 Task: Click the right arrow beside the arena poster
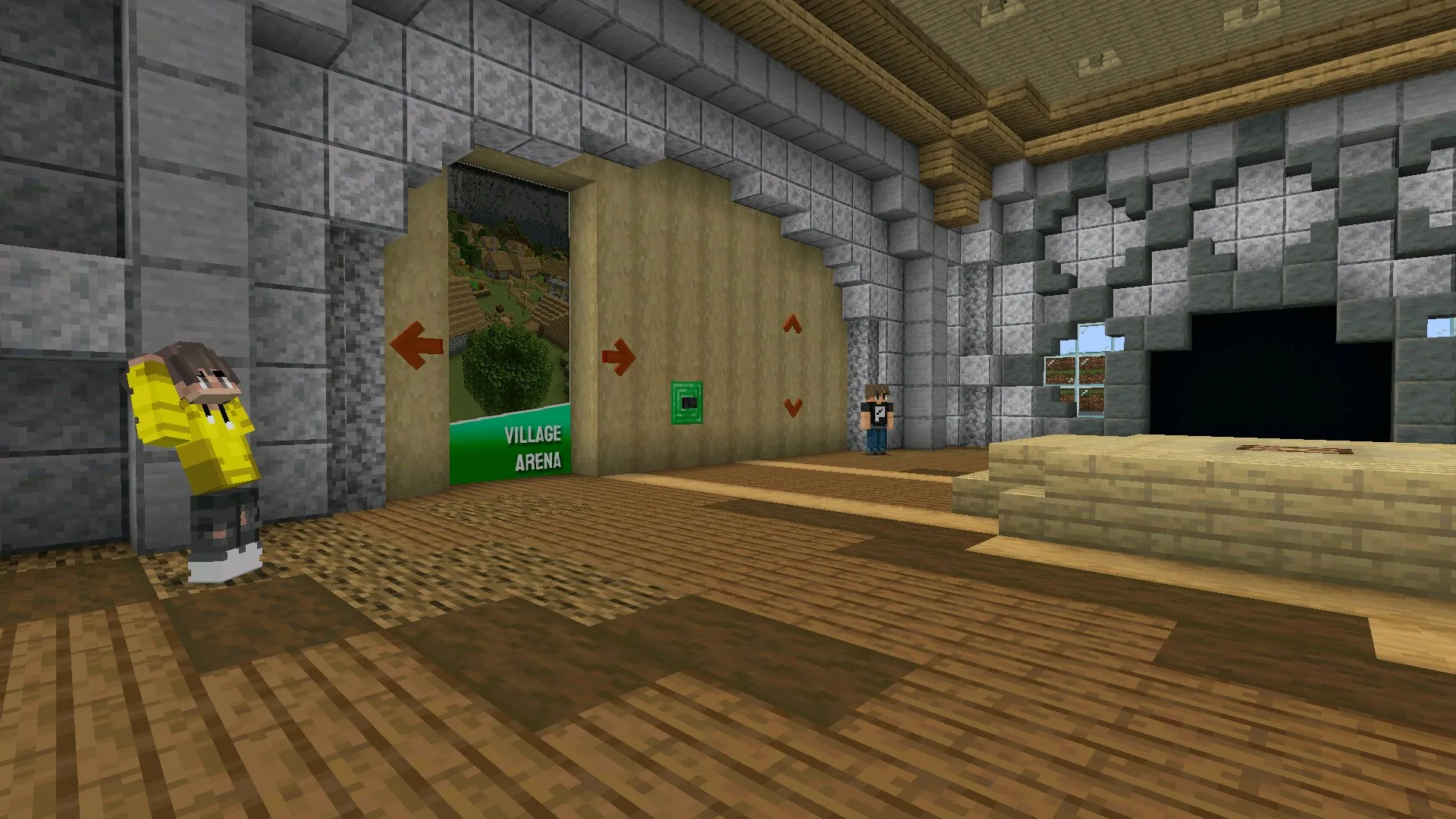tap(619, 356)
